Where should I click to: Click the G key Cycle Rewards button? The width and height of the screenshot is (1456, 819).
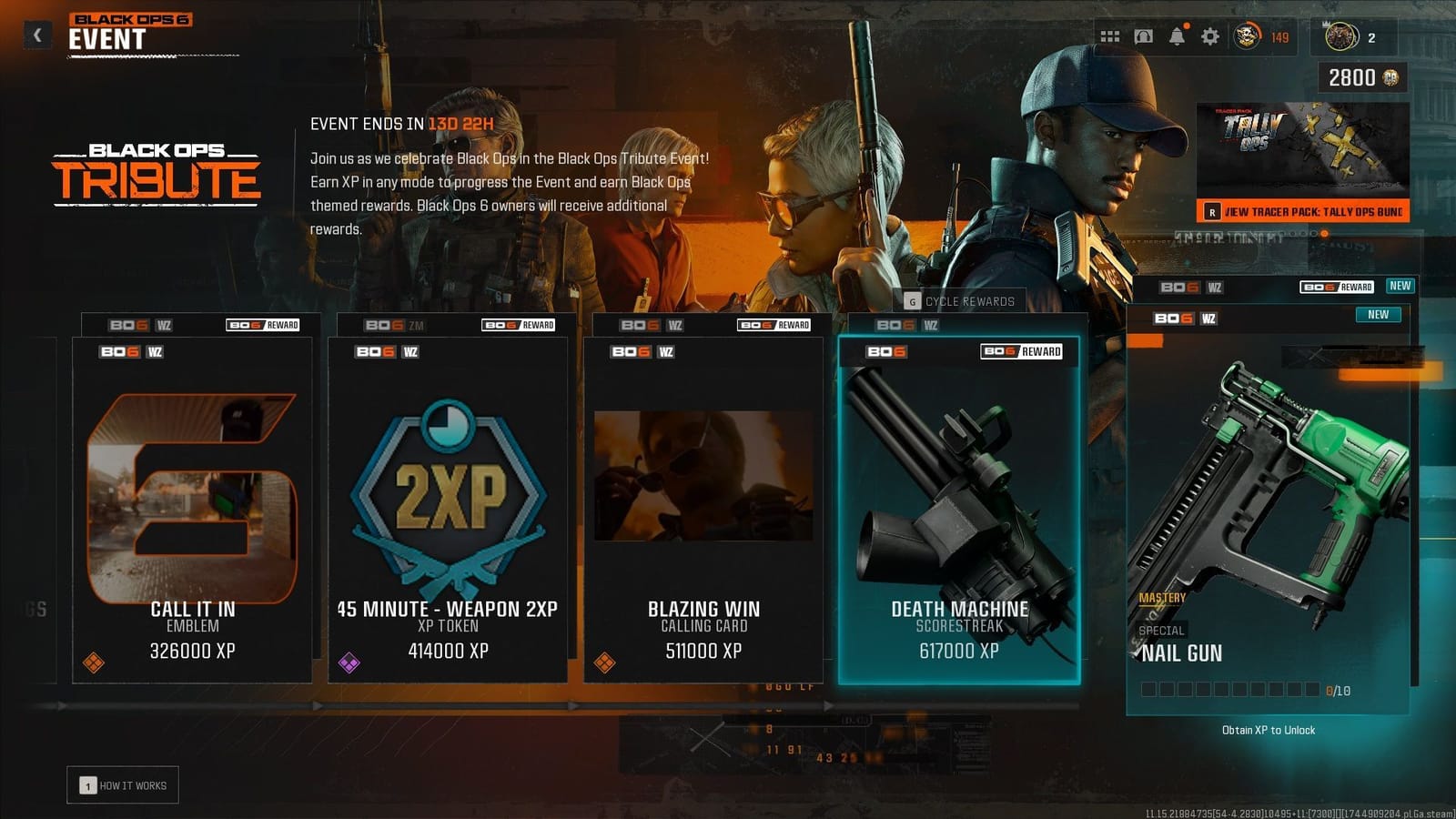pos(957,300)
